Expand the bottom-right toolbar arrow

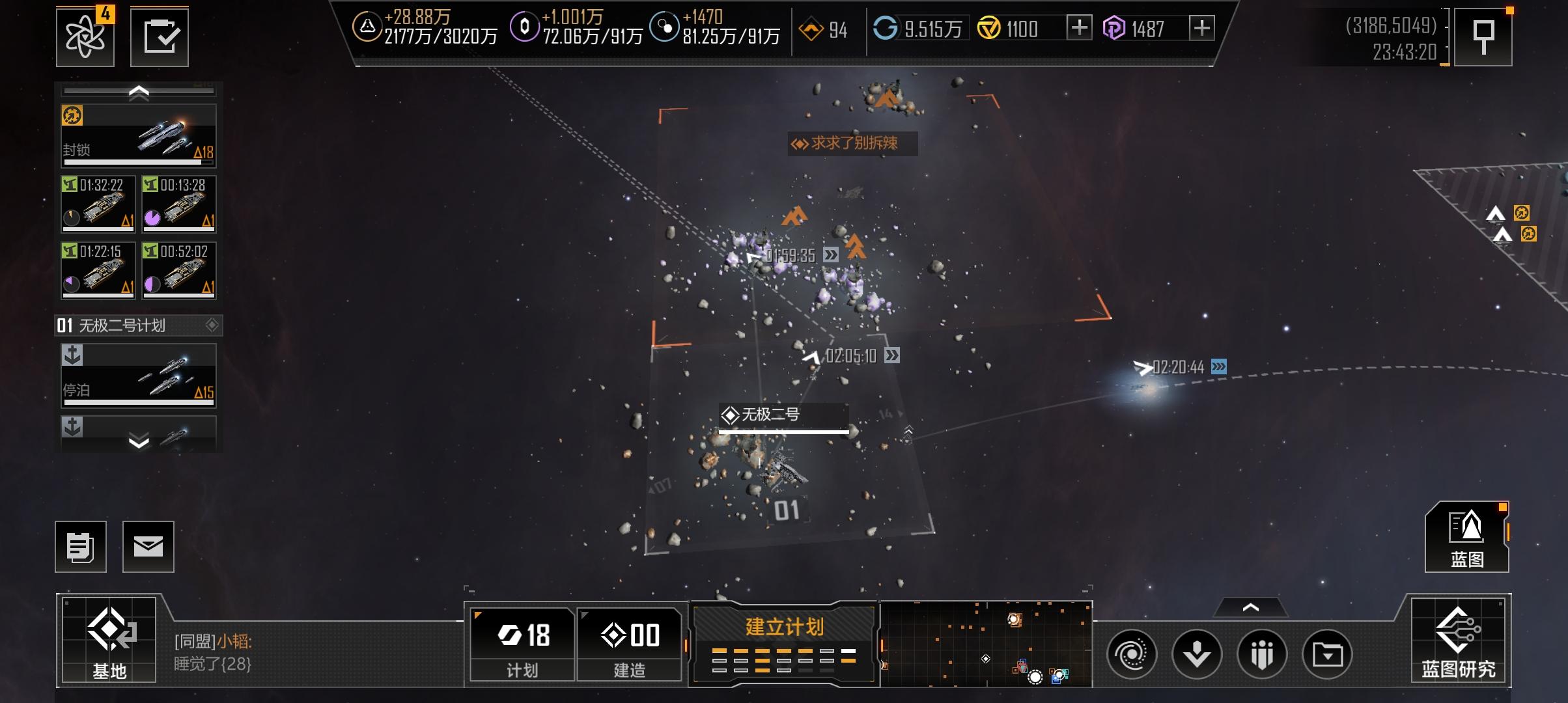(1250, 608)
